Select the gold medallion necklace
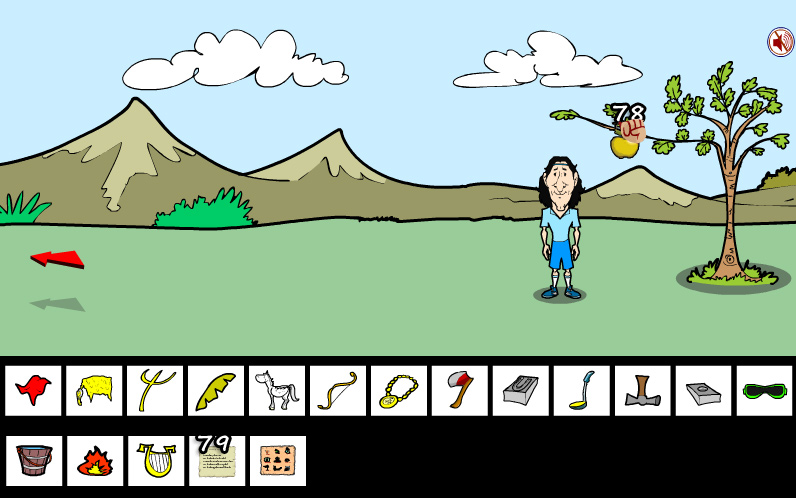The height and width of the screenshot is (498, 796). 399,390
